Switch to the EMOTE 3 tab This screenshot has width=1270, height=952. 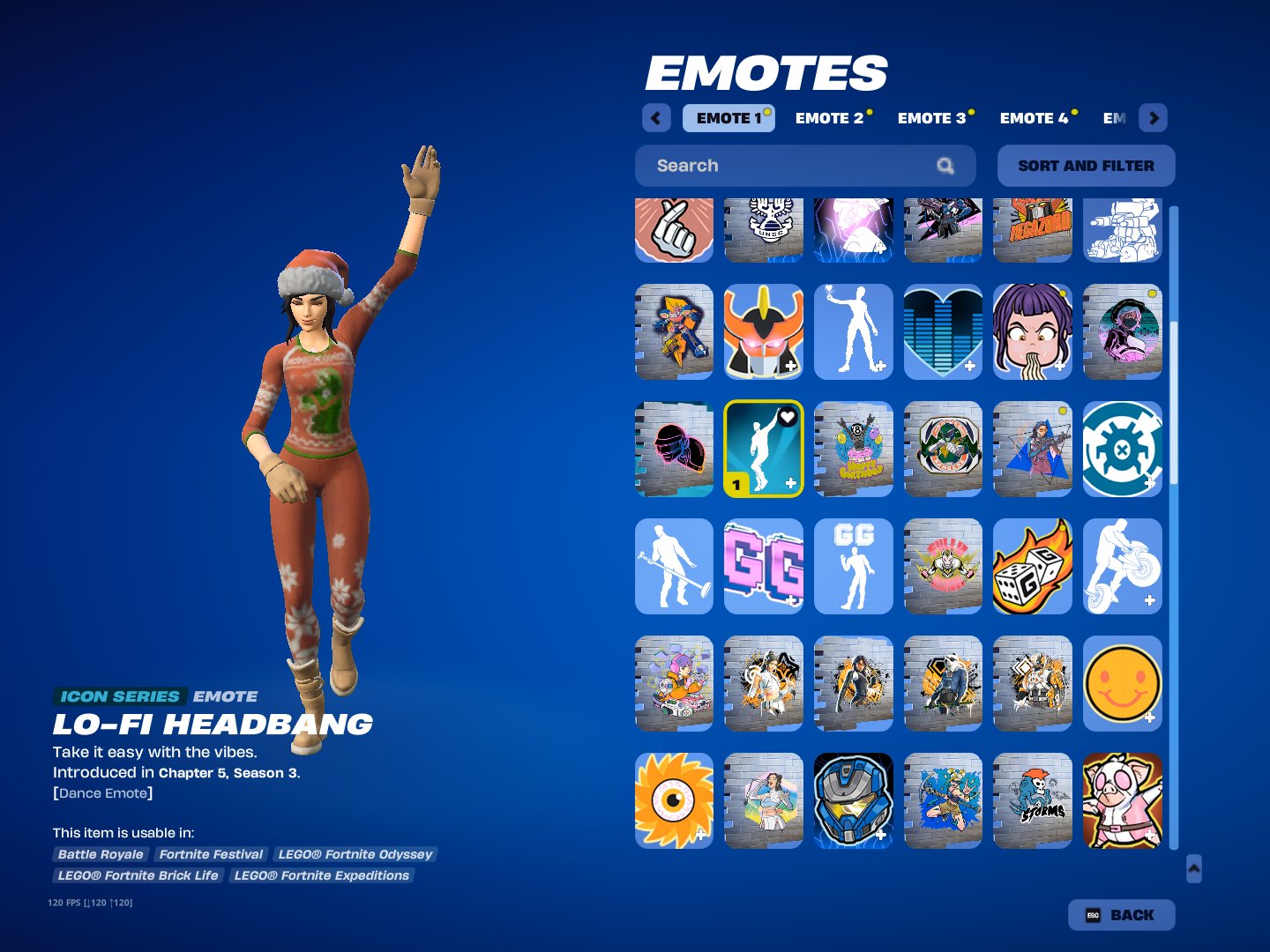pyautogui.click(x=932, y=118)
